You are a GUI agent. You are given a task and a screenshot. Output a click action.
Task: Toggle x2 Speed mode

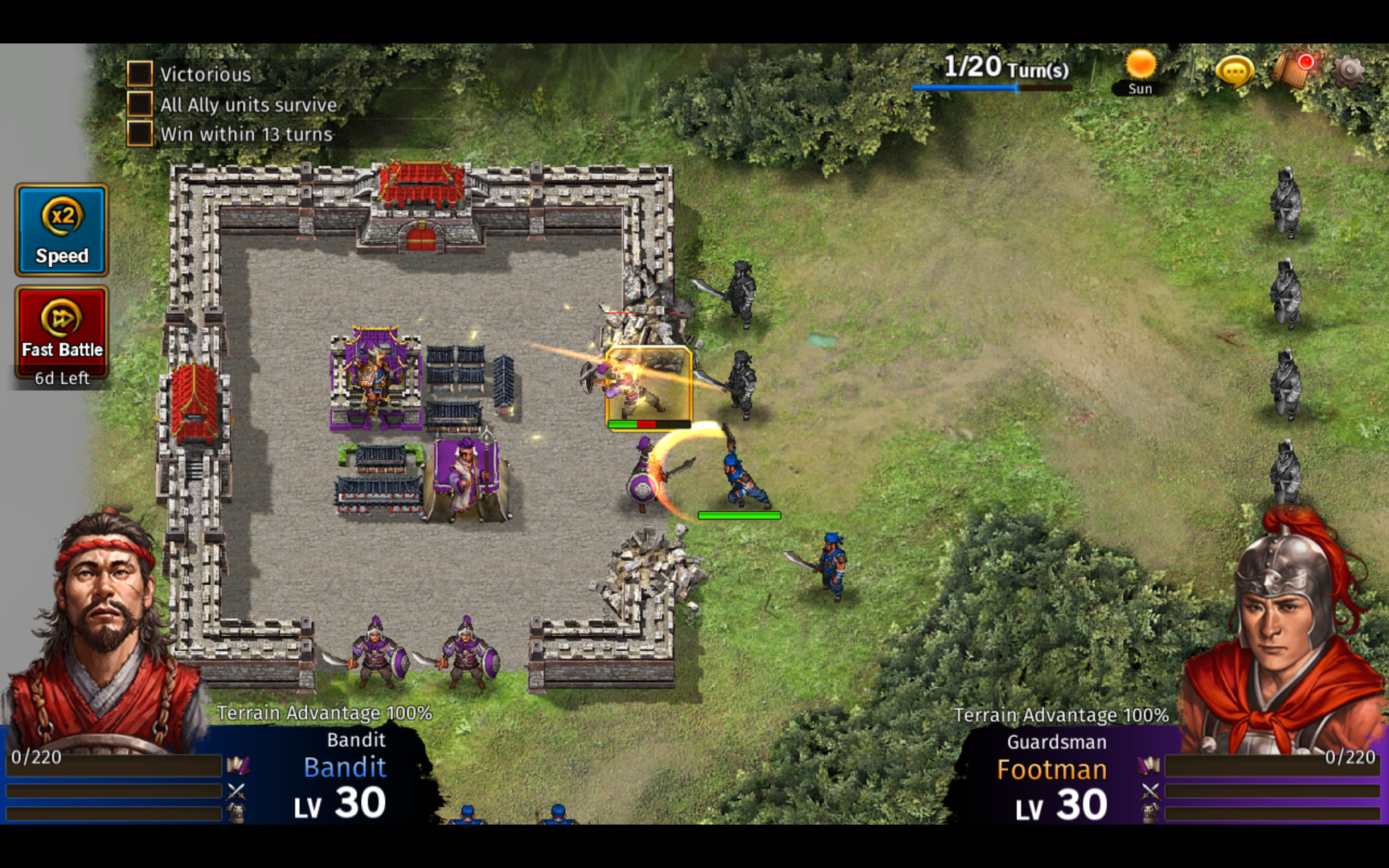tap(62, 231)
